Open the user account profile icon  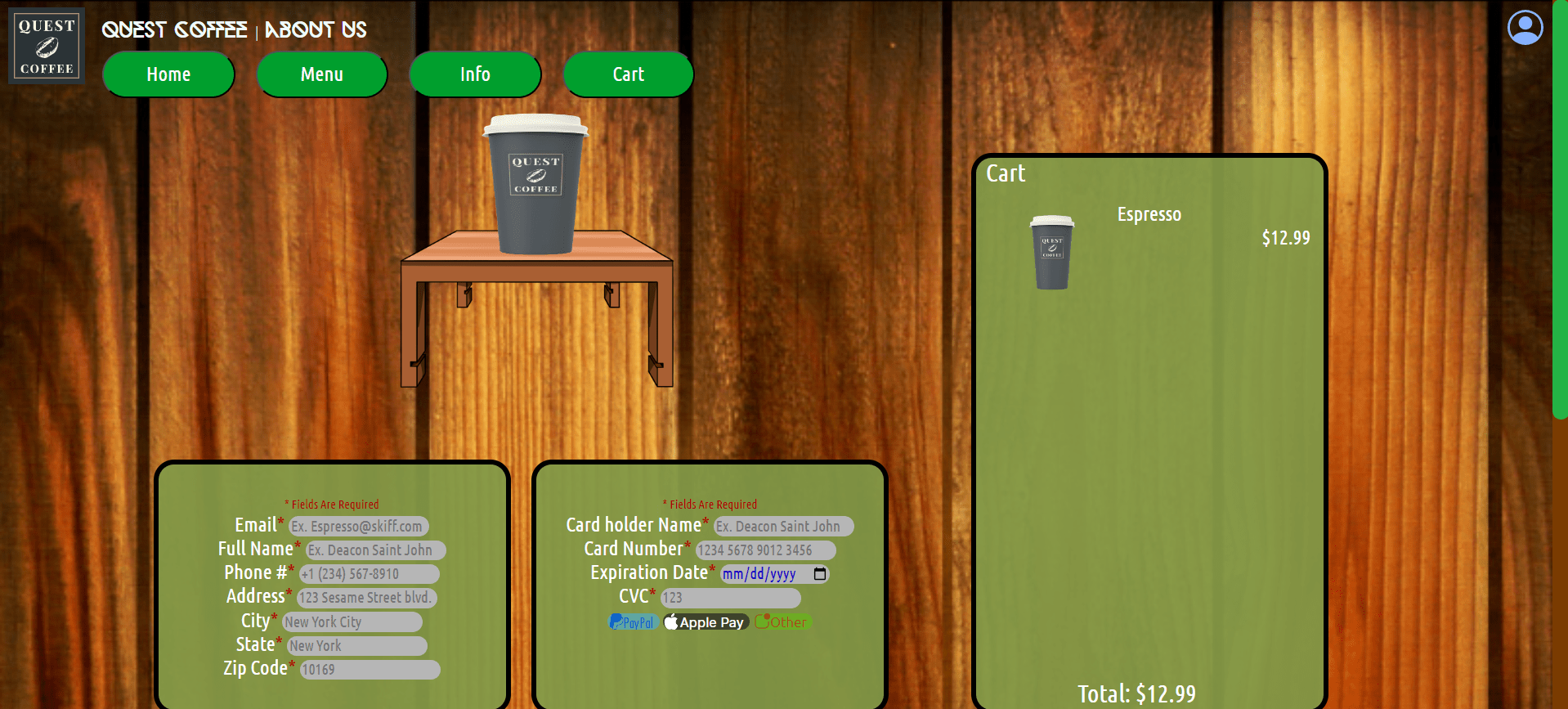pyautogui.click(x=1524, y=27)
